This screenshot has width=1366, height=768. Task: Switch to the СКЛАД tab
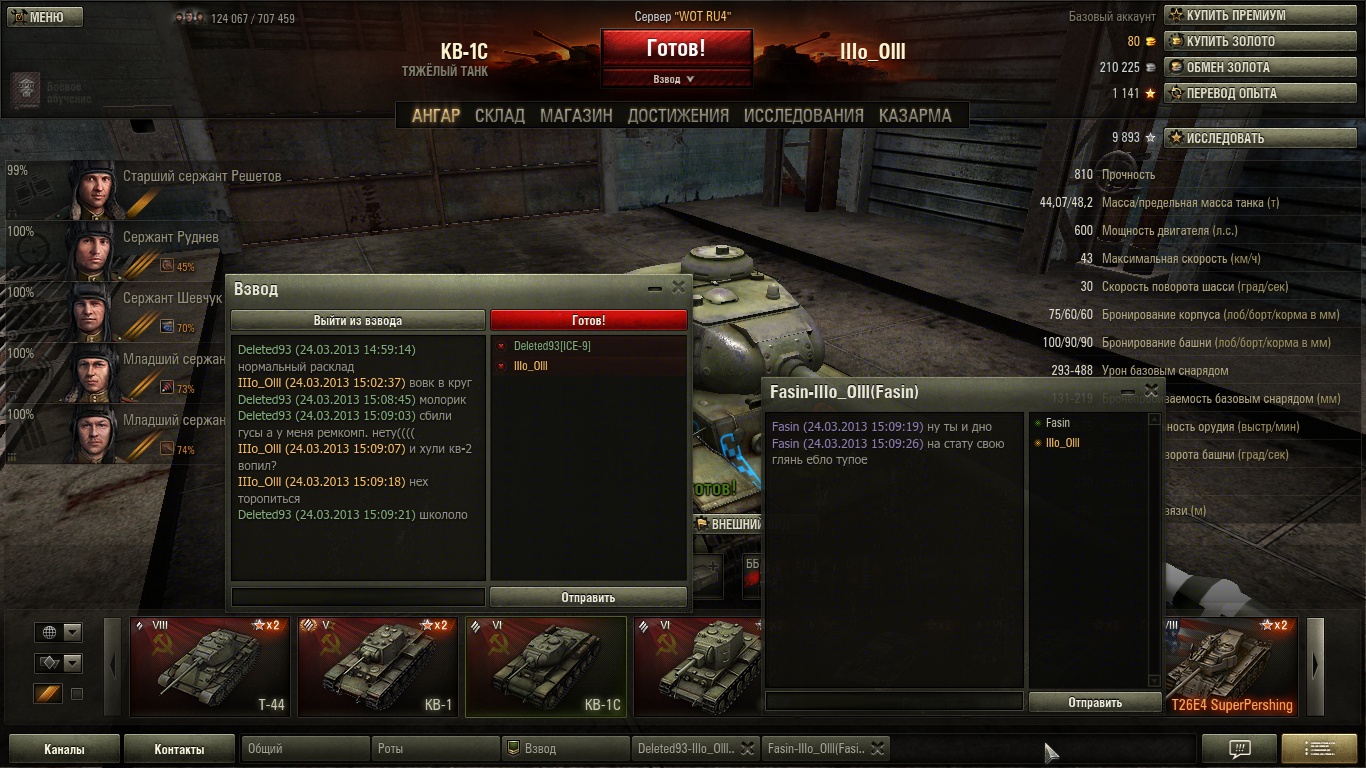[x=500, y=115]
